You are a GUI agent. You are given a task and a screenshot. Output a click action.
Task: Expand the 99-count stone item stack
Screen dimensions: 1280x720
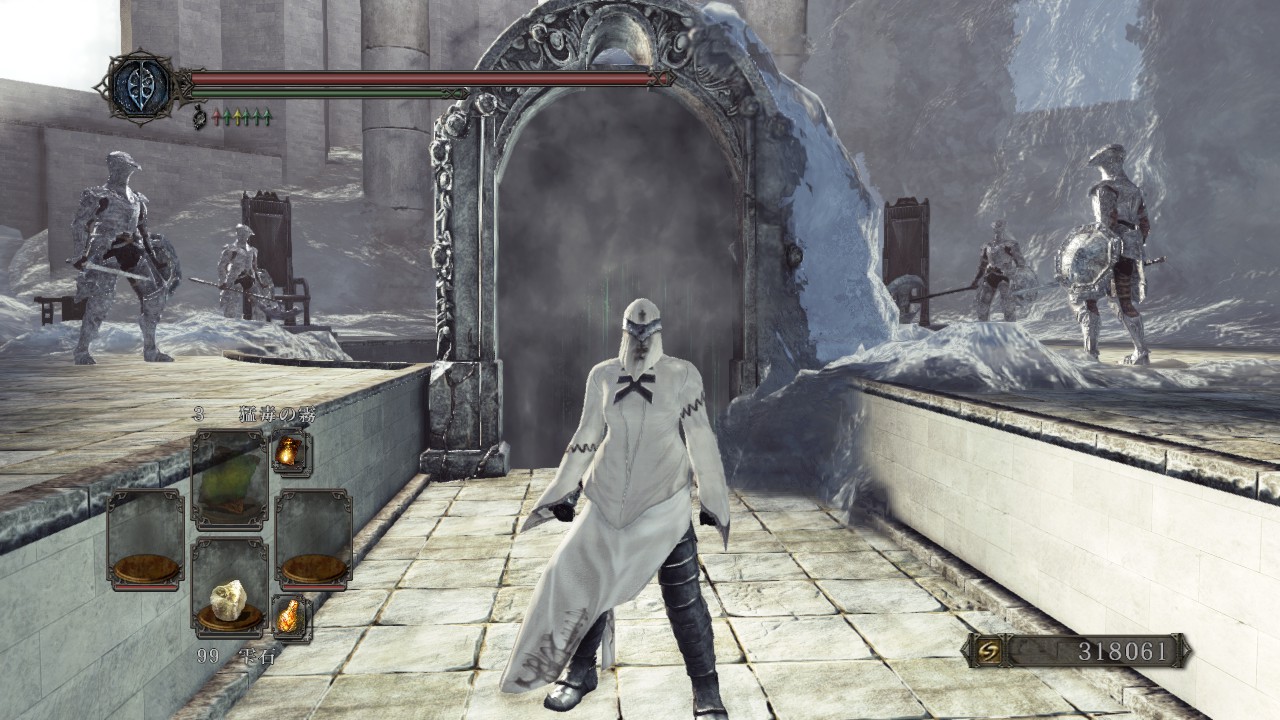pos(228,600)
